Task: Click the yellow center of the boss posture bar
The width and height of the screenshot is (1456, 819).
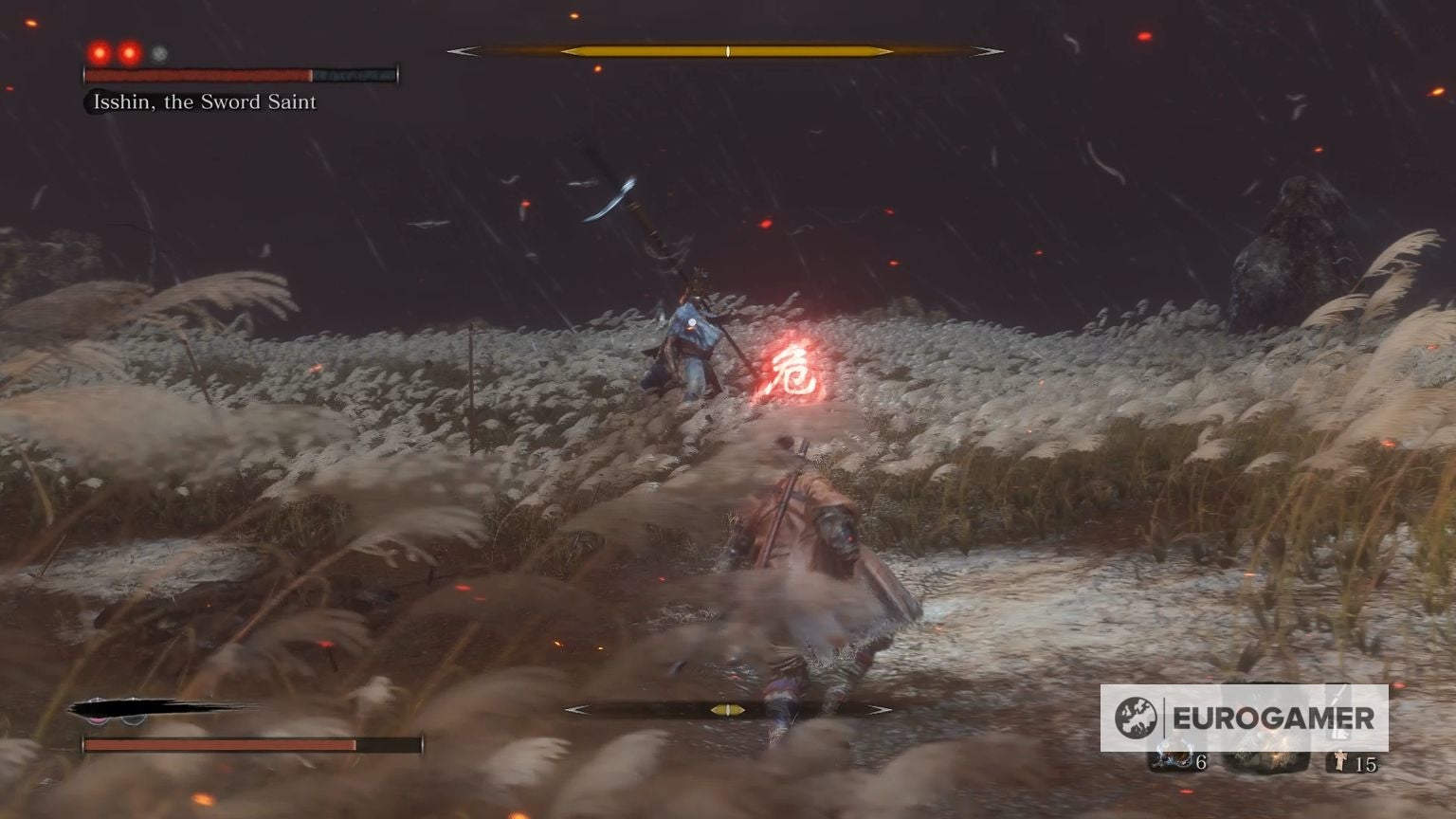Action: pos(727,49)
